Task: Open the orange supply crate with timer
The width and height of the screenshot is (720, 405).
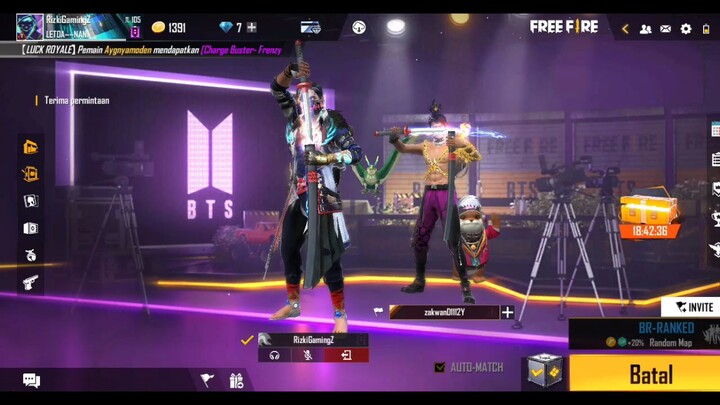Action: 649,212
